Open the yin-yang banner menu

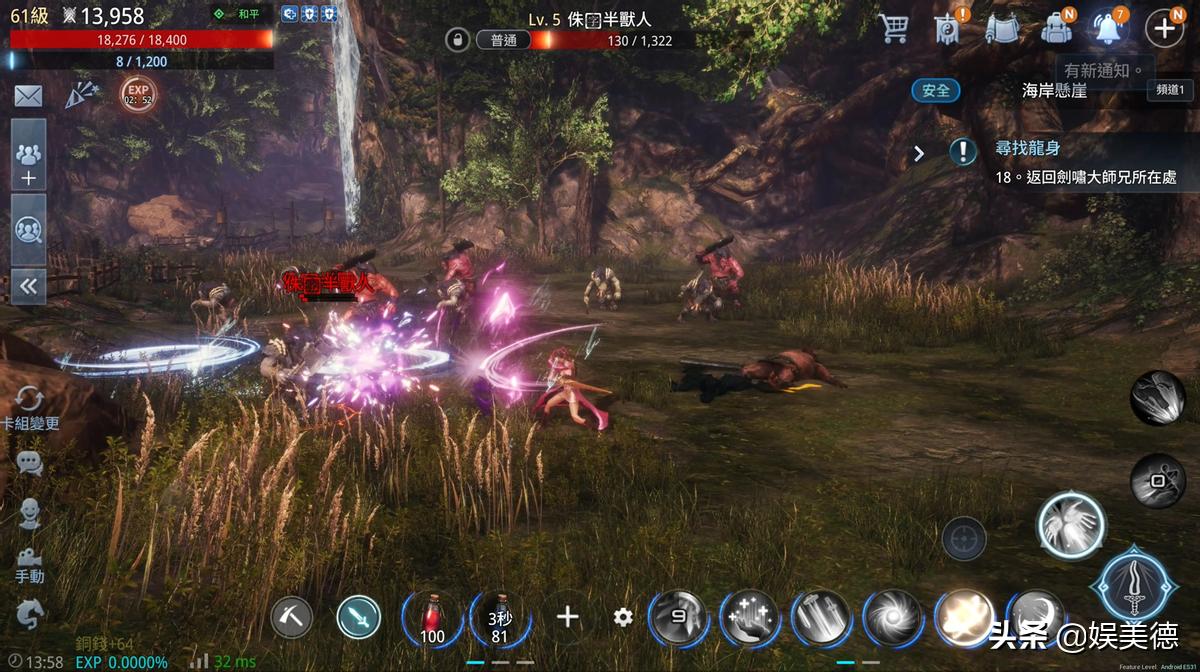tap(946, 28)
